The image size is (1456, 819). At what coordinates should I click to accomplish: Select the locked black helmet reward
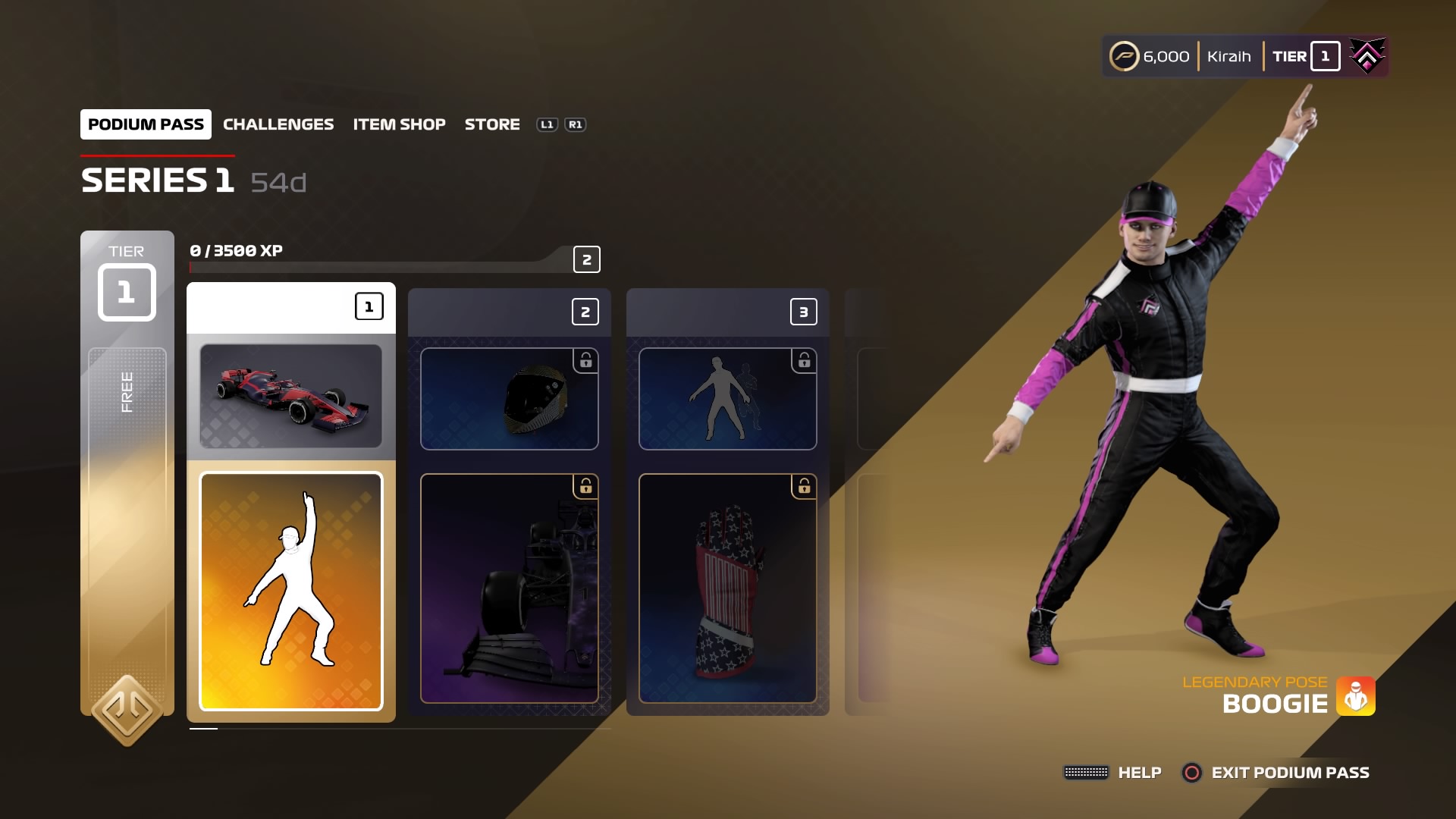(509, 399)
